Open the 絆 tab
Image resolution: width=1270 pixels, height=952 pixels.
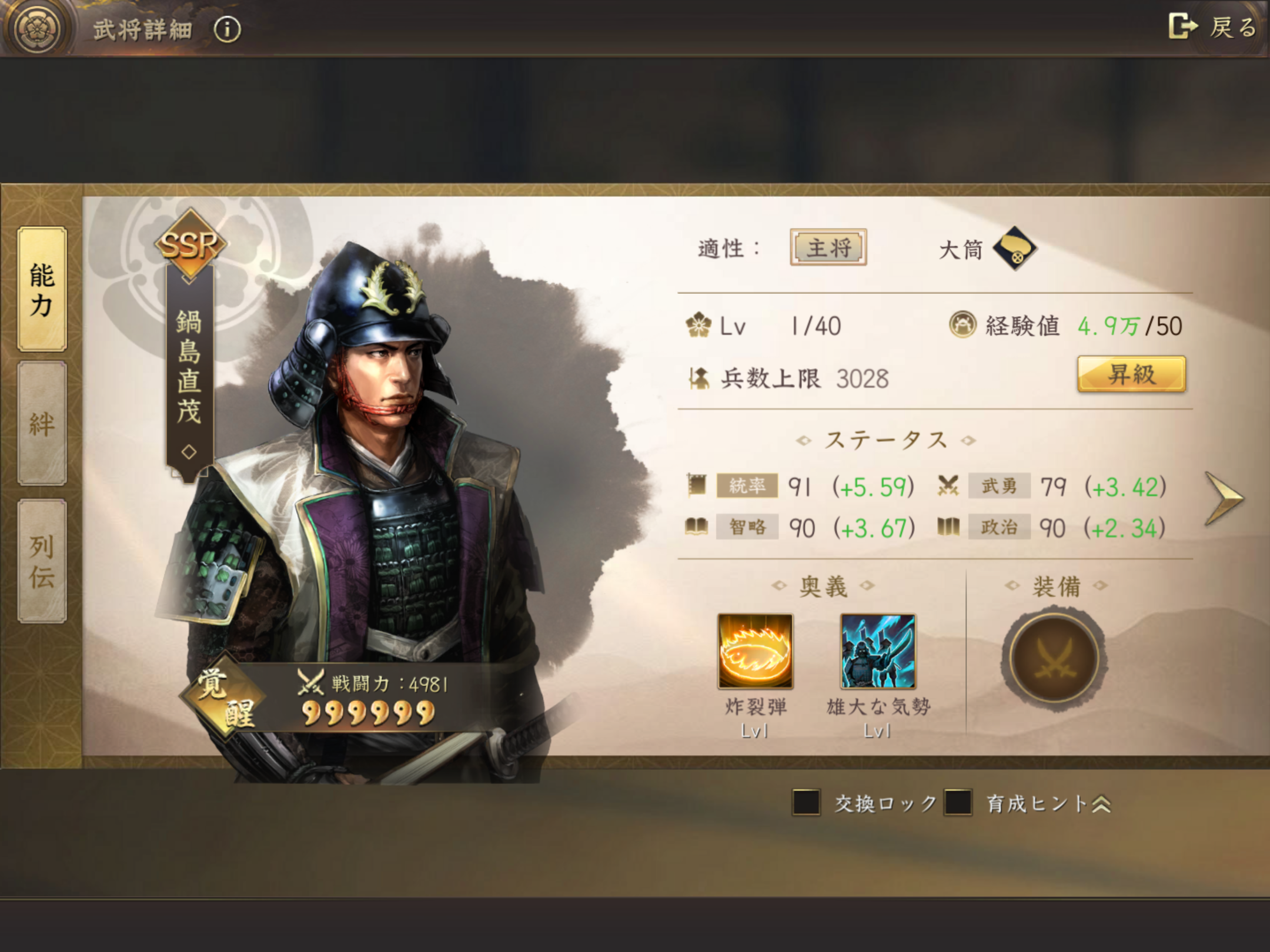point(42,423)
